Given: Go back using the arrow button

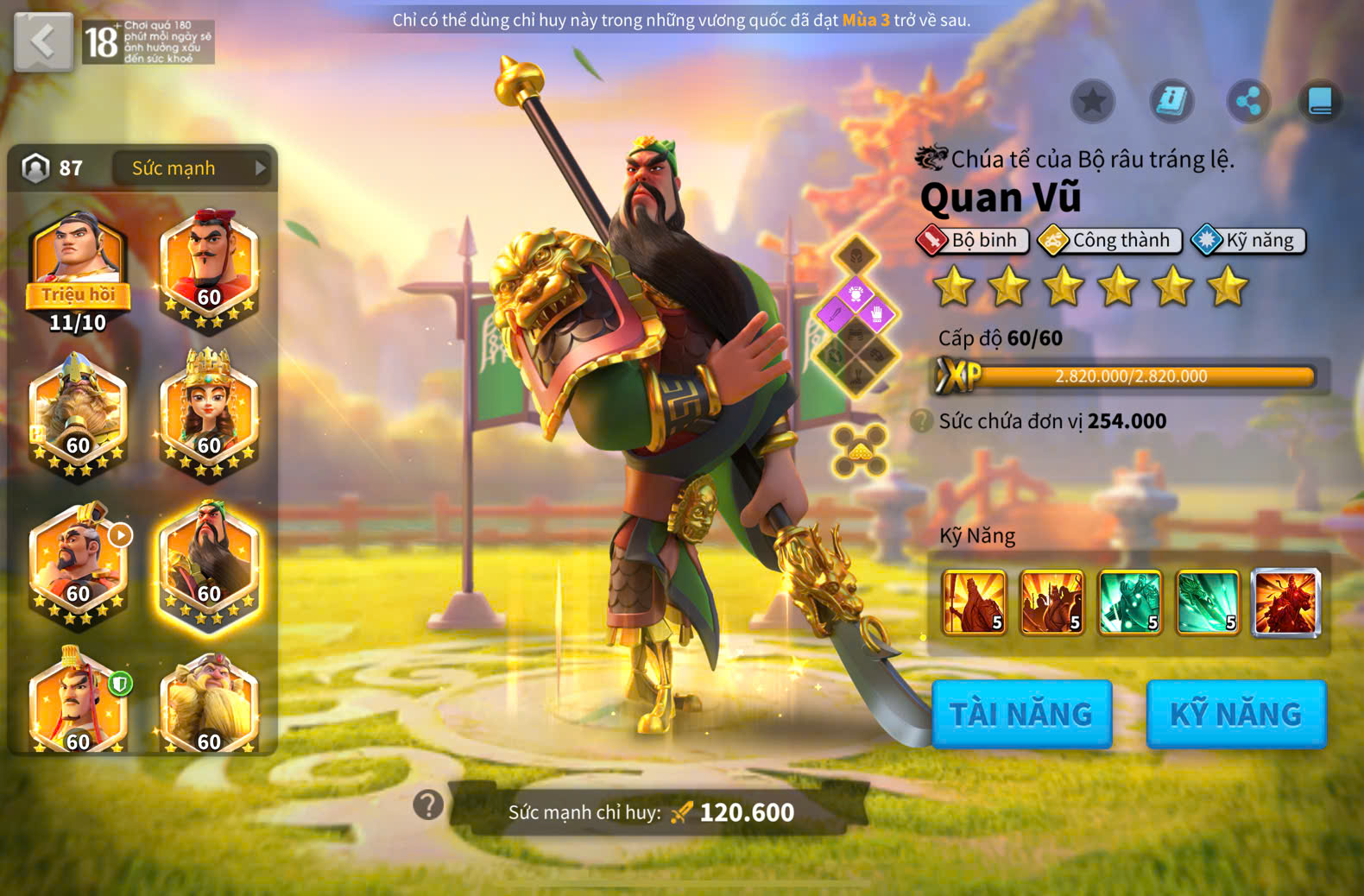Looking at the screenshot, I should pyautogui.click(x=43, y=41).
